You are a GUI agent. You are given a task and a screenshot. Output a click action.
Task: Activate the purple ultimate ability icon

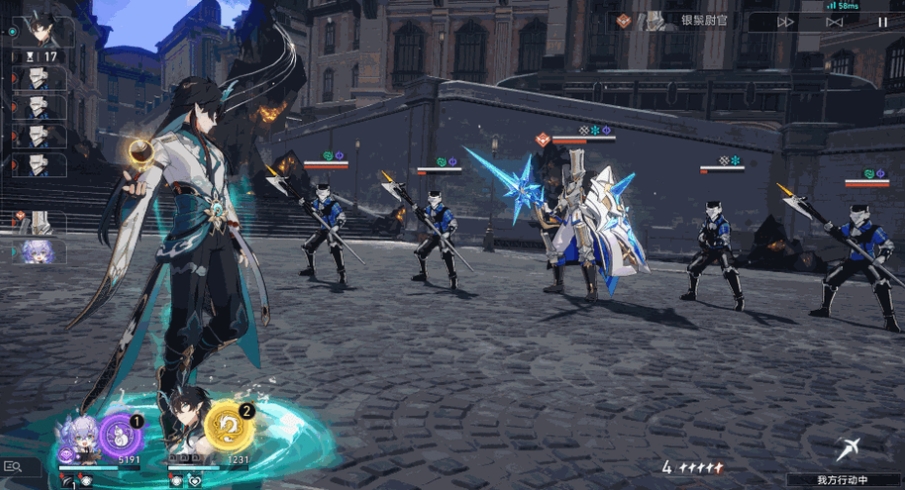coord(119,433)
